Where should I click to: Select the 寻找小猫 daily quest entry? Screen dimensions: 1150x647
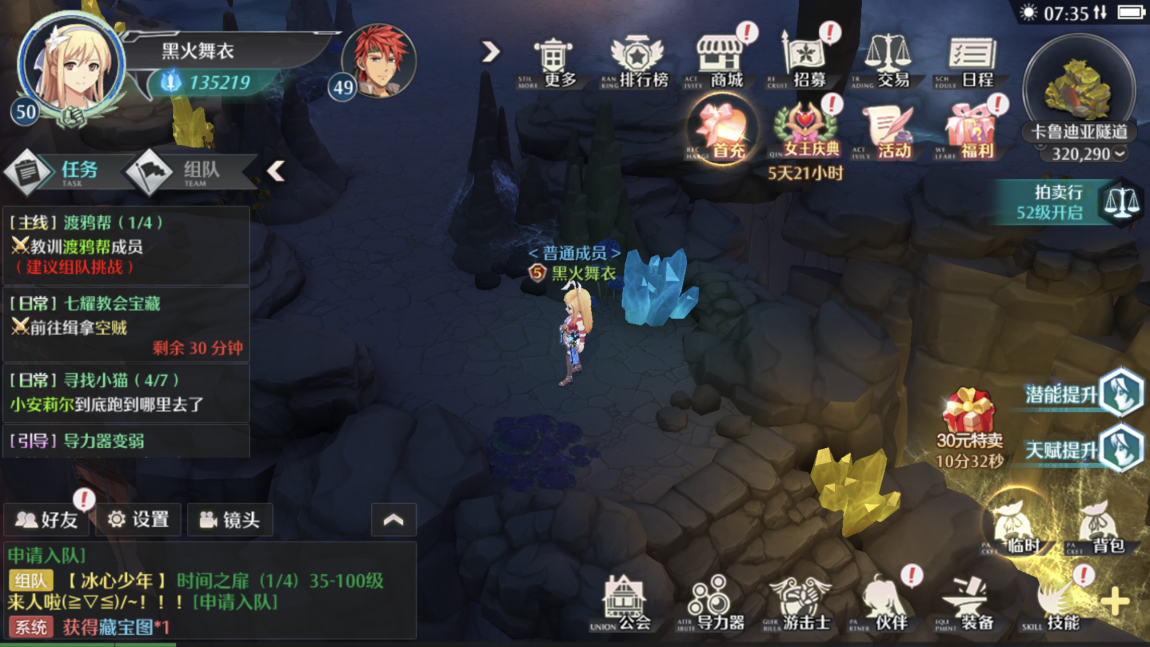[x=126, y=392]
